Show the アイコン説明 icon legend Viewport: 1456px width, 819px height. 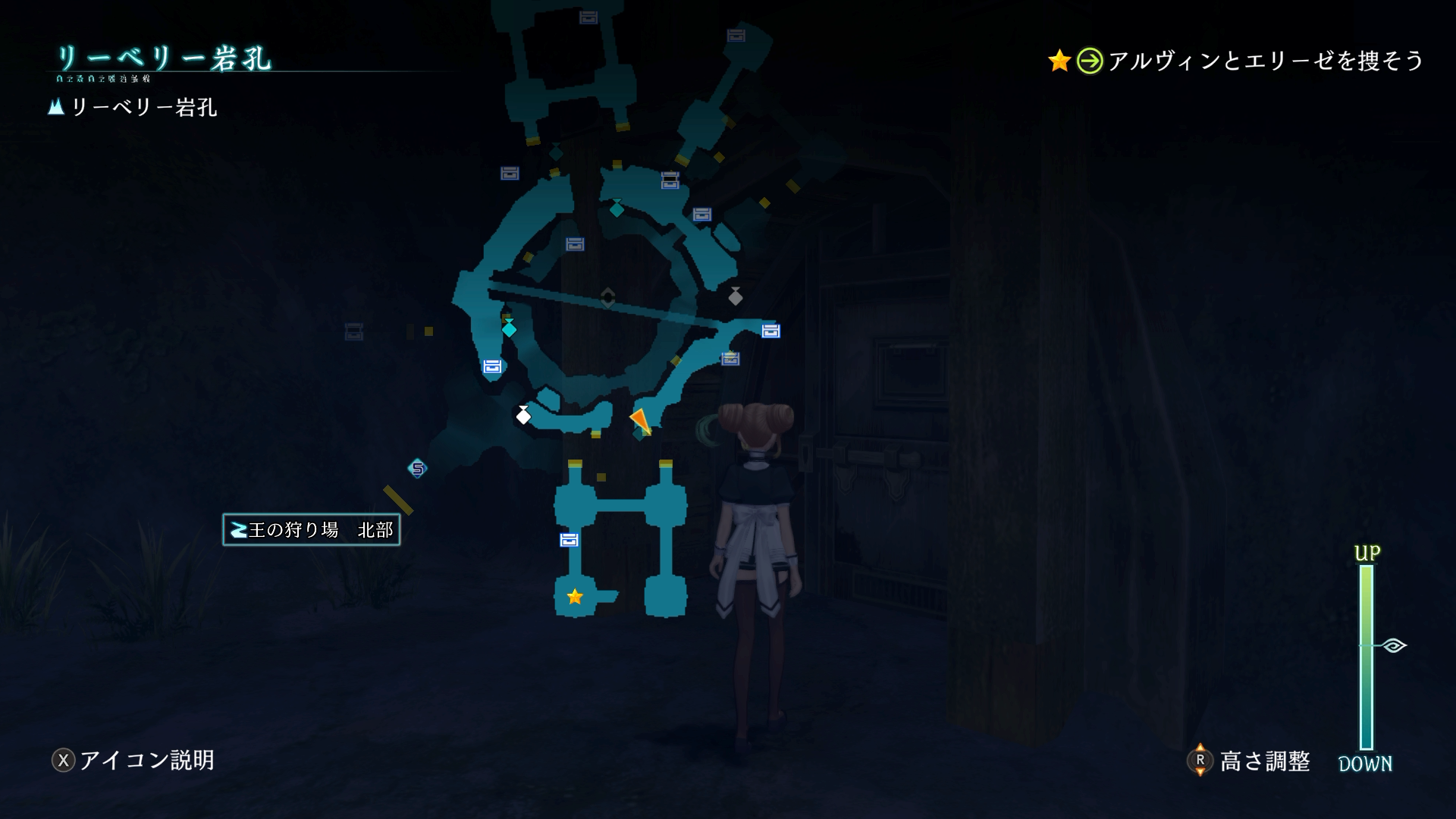coord(133,760)
